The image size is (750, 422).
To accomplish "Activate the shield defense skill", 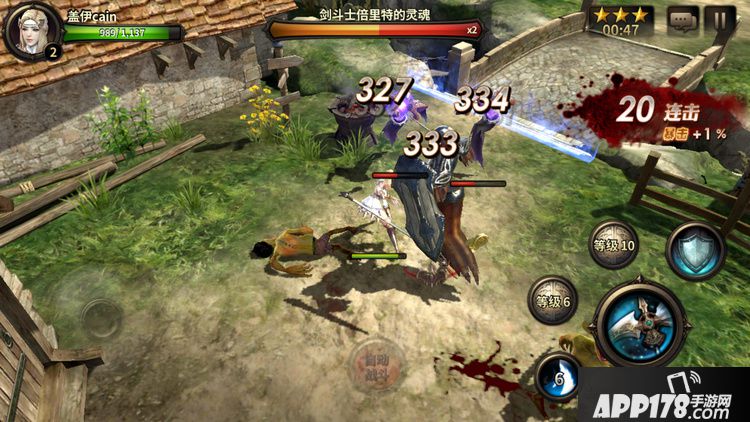I will [695, 252].
